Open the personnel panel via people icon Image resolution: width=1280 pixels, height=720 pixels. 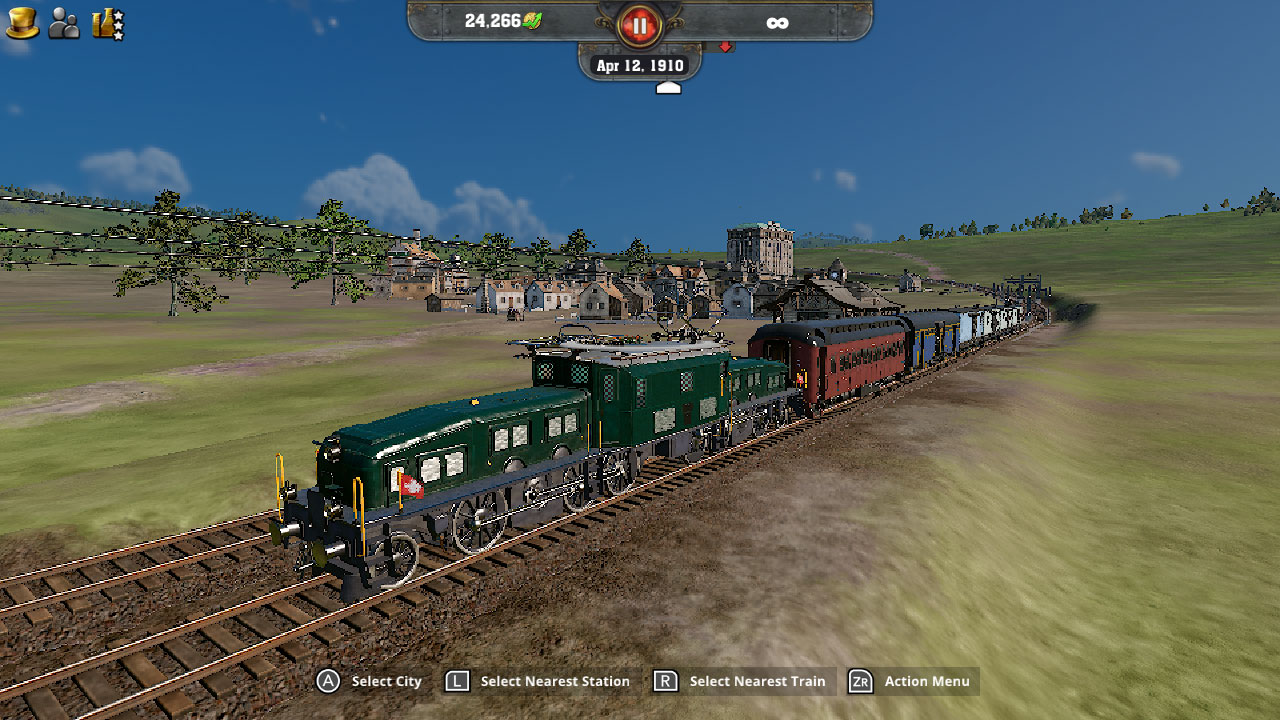click(x=63, y=22)
